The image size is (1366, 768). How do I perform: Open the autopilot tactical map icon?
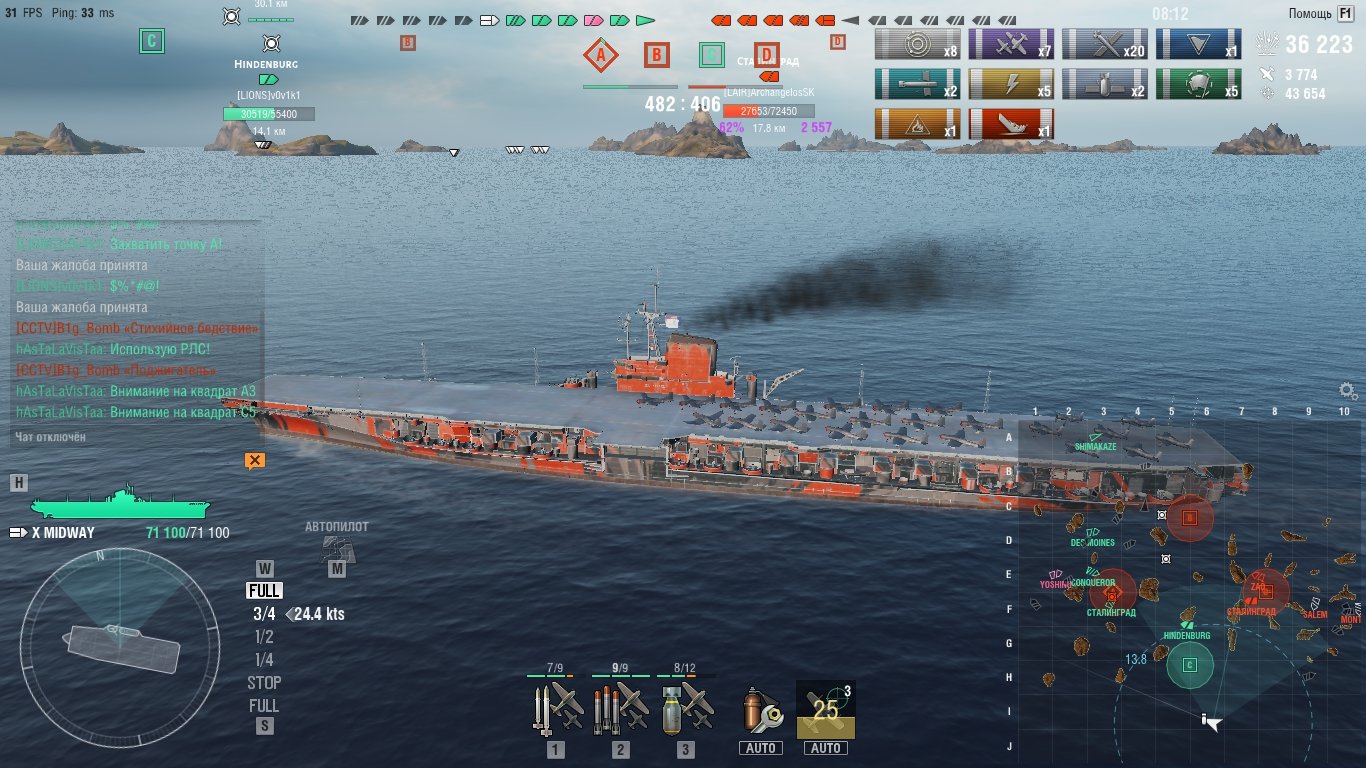coord(337,548)
